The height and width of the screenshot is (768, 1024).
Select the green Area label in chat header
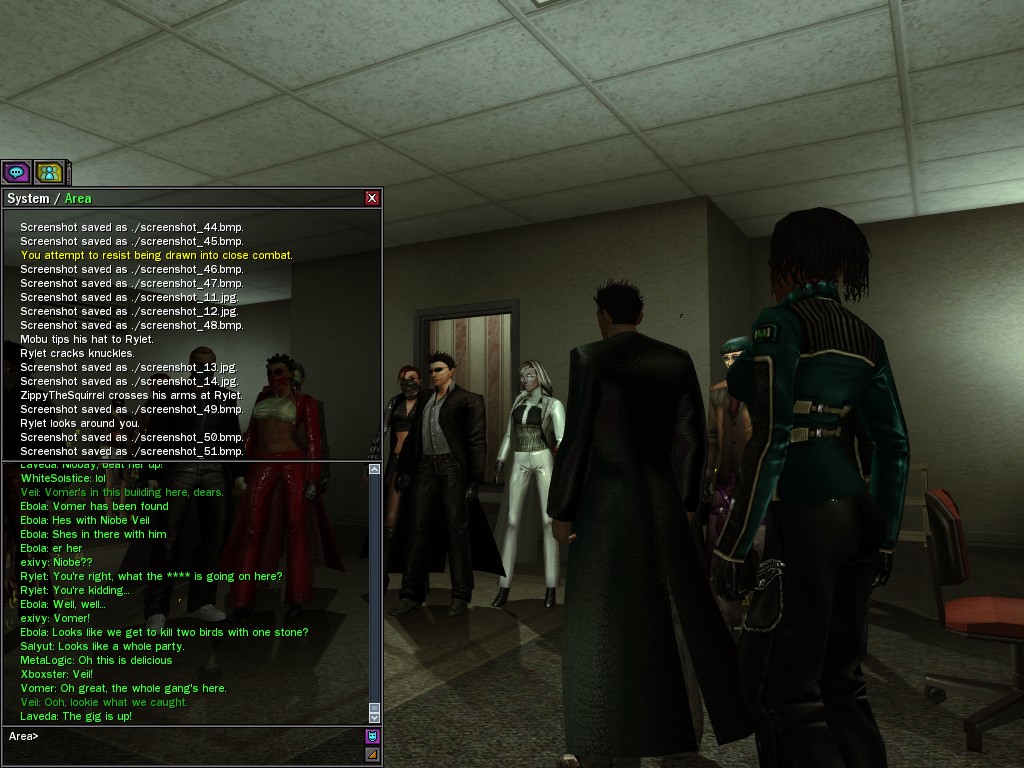78,199
